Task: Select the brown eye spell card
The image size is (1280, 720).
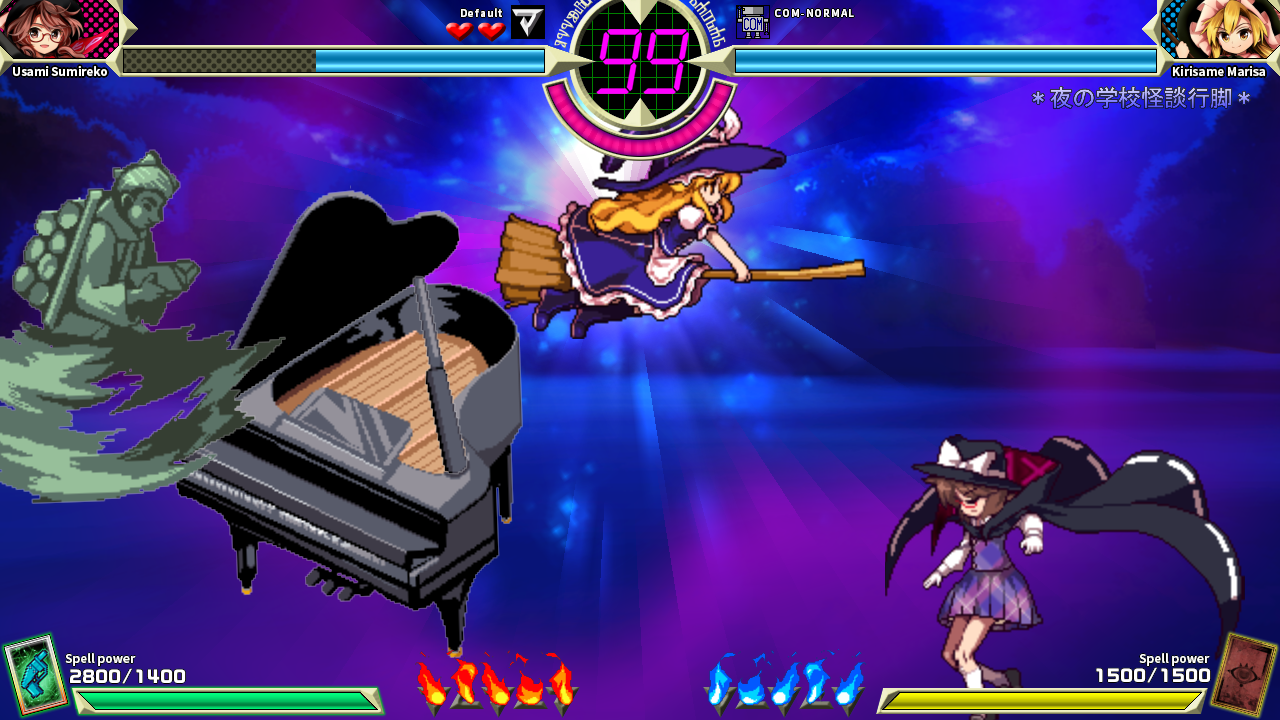Action: (1245, 673)
